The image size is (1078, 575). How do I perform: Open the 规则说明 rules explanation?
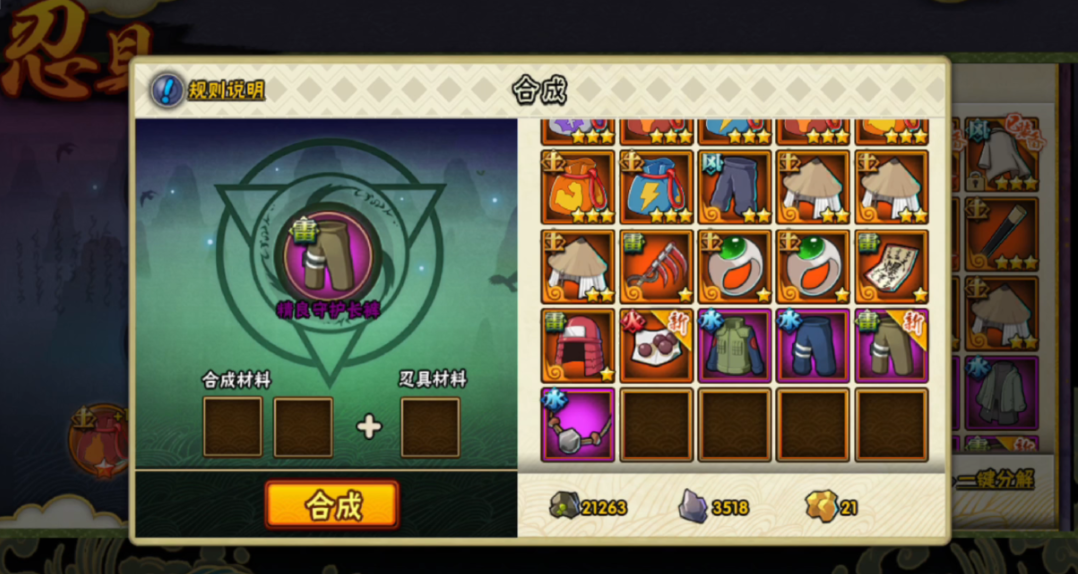click(209, 91)
